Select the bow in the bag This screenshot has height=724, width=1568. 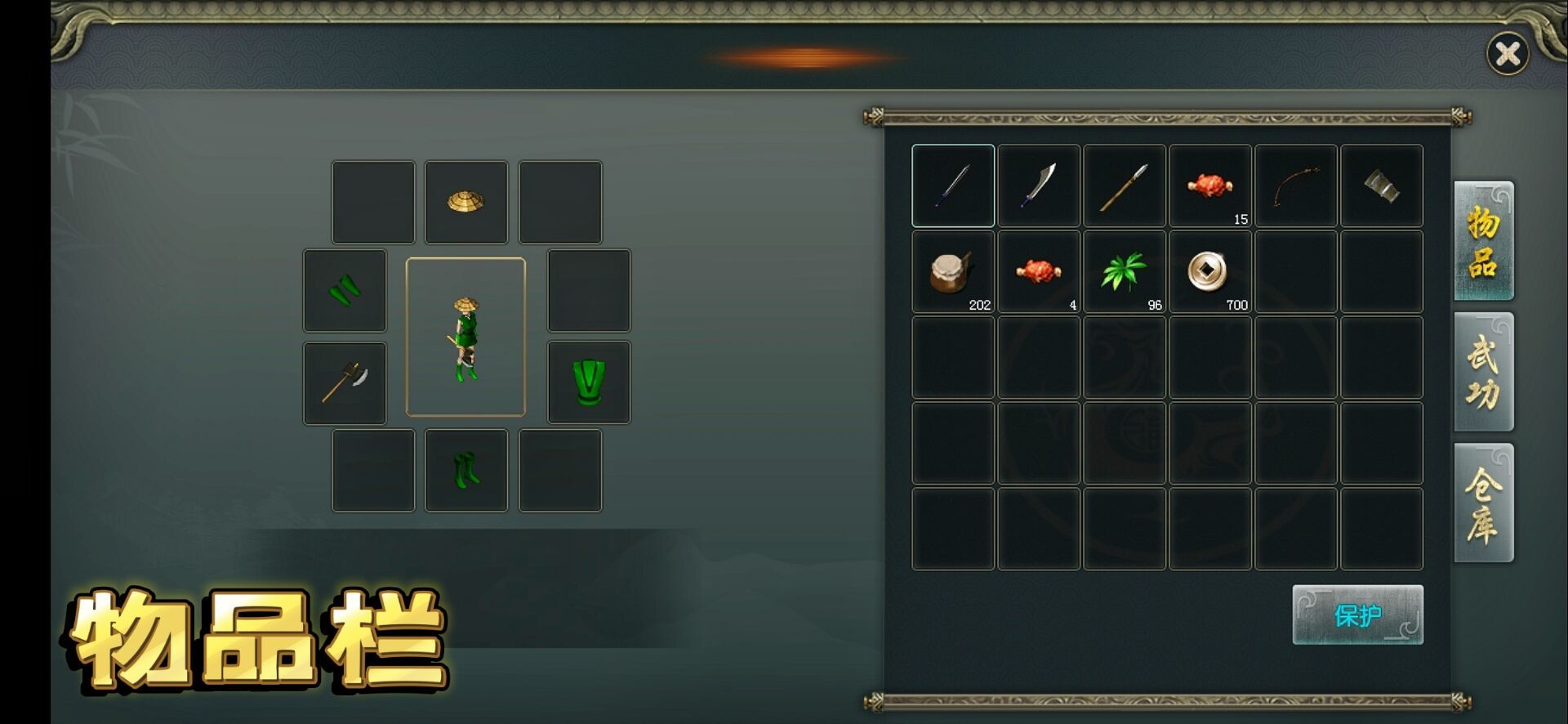pyautogui.click(x=1296, y=185)
